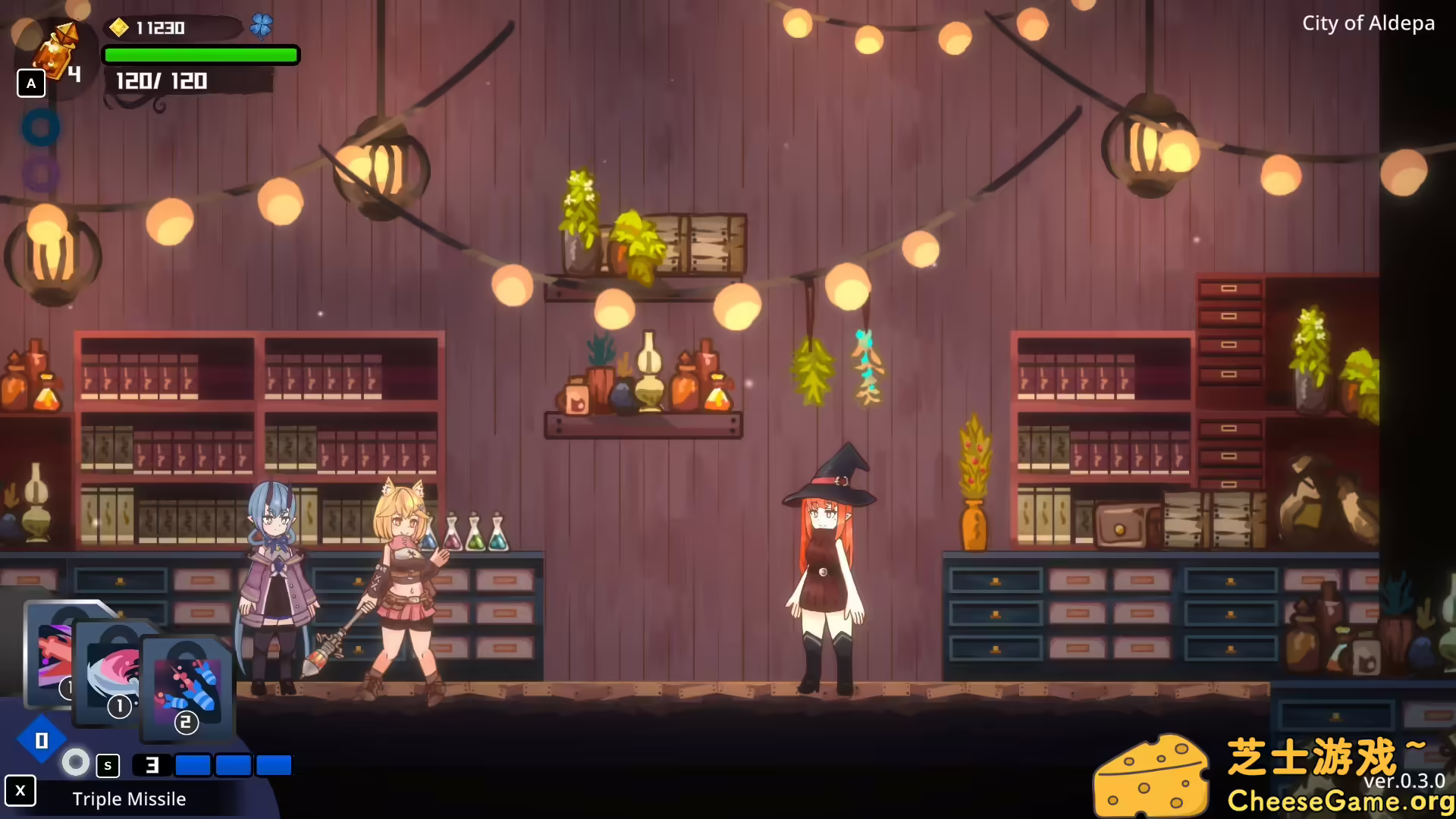Click the City of Aldepa location label
1456x819 pixels.
(1368, 24)
